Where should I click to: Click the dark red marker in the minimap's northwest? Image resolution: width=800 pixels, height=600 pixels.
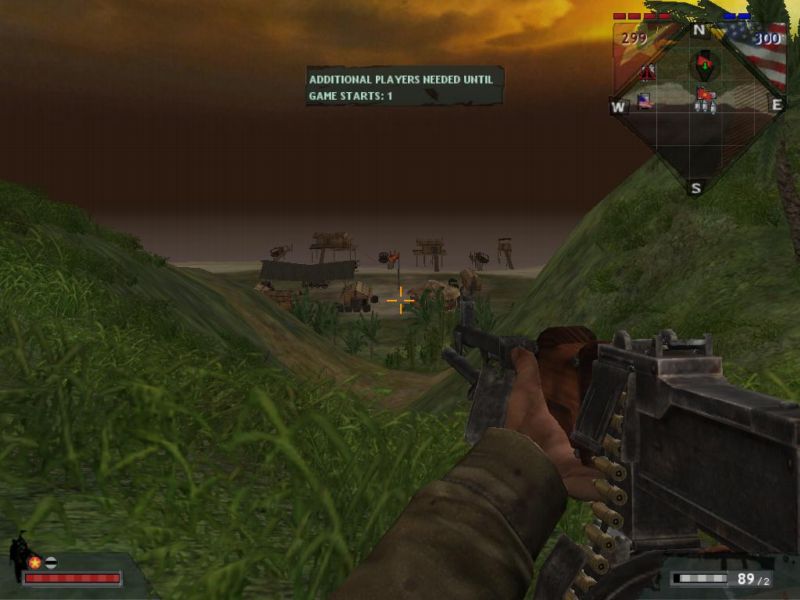click(x=647, y=72)
